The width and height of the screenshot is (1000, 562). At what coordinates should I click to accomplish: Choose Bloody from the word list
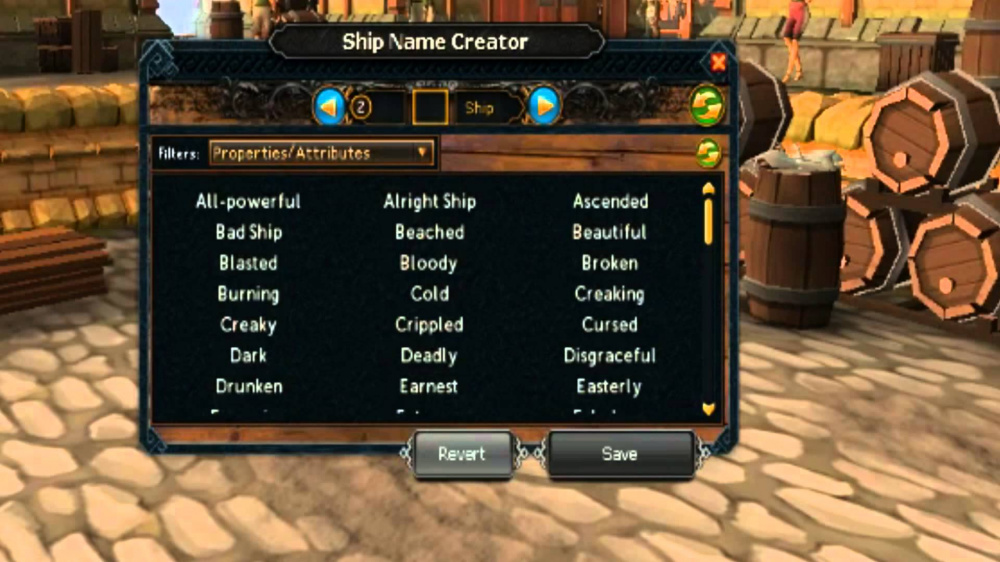pyautogui.click(x=428, y=263)
